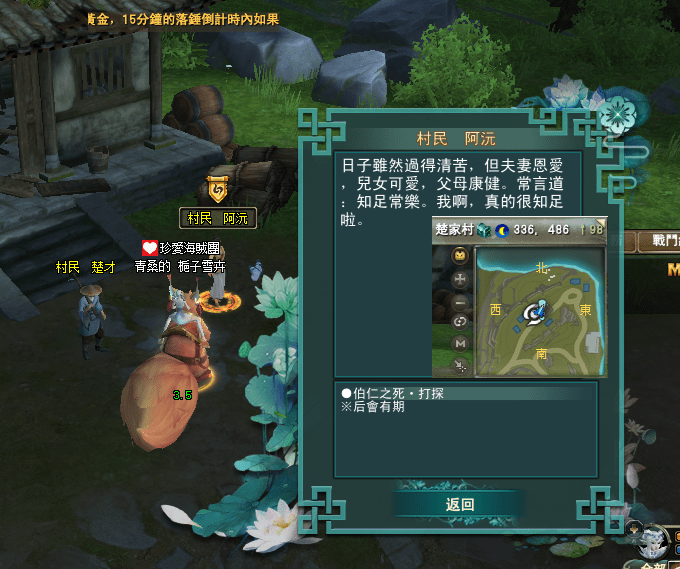
Task: Click the four-way arrows button beside minimap
Action: (460, 281)
